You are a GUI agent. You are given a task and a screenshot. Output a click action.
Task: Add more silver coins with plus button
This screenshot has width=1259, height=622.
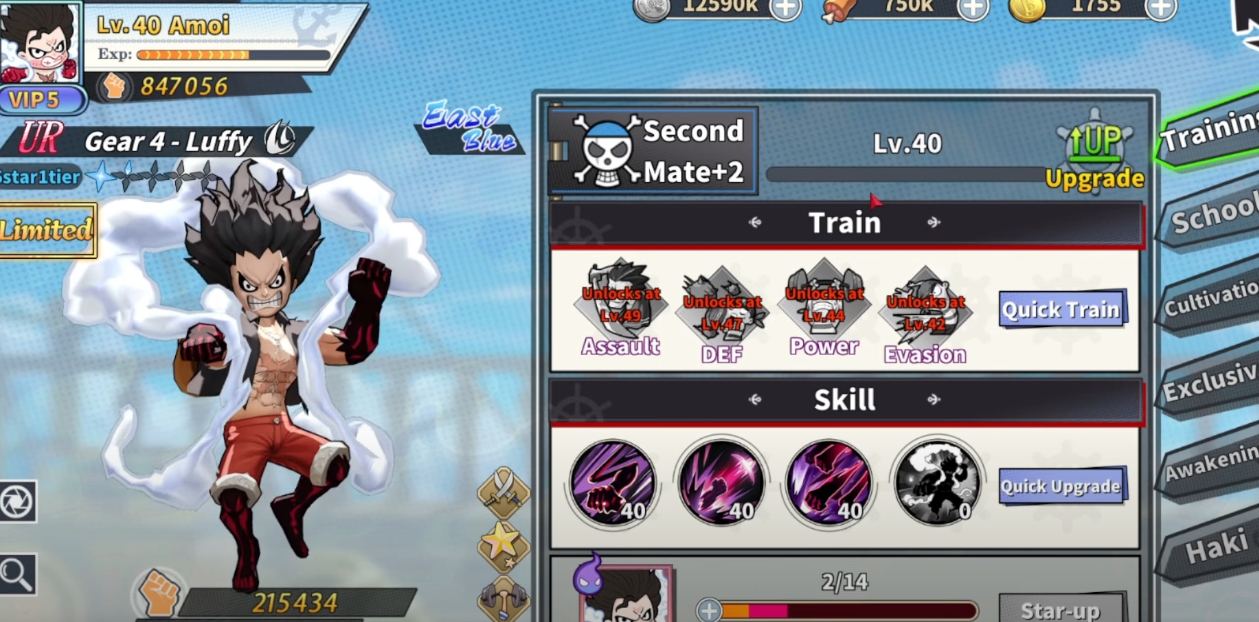(785, 8)
